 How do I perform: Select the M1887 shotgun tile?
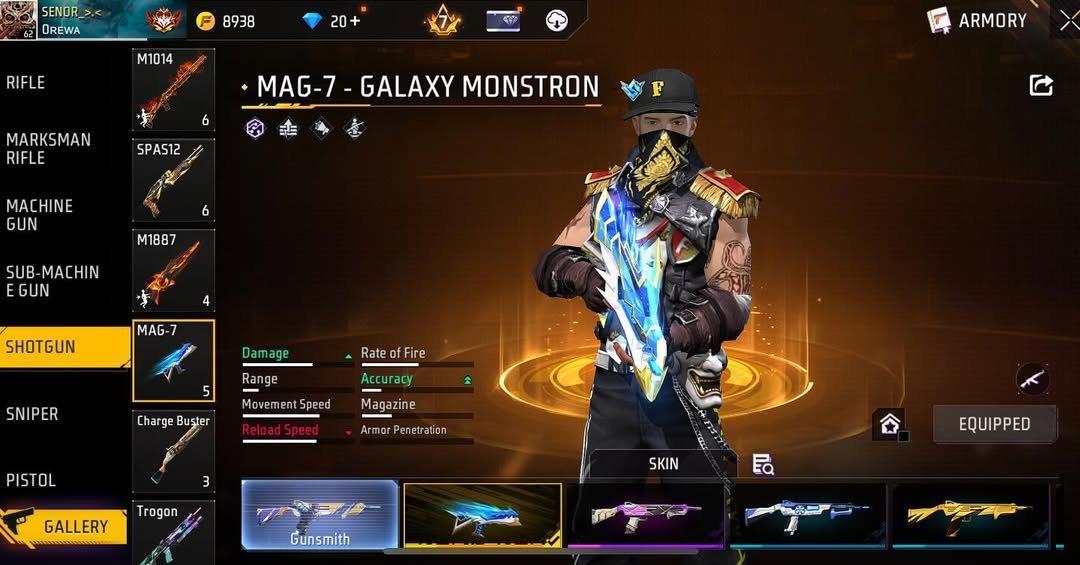[x=173, y=270]
